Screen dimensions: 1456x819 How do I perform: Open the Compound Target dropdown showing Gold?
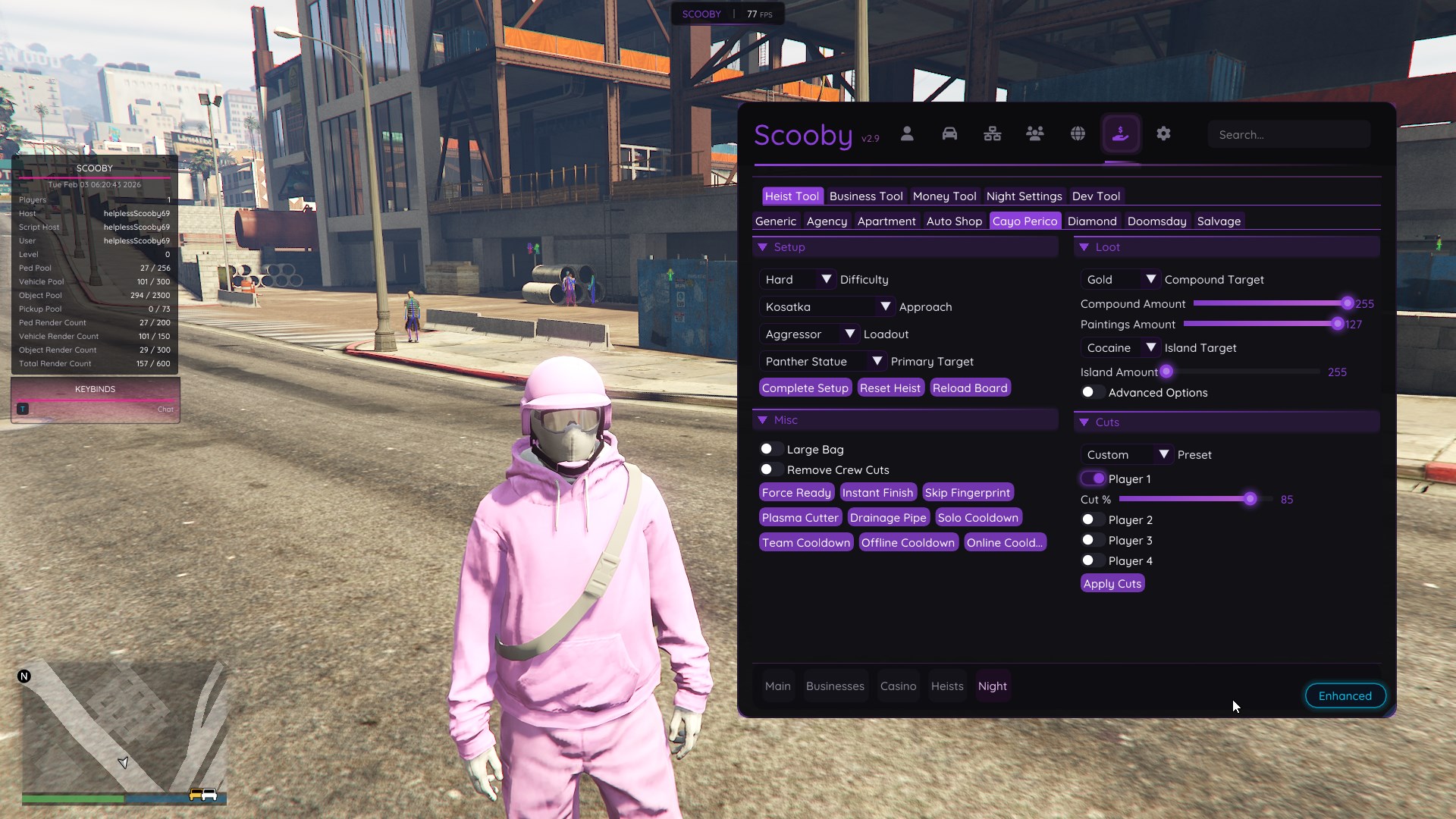click(x=1120, y=279)
